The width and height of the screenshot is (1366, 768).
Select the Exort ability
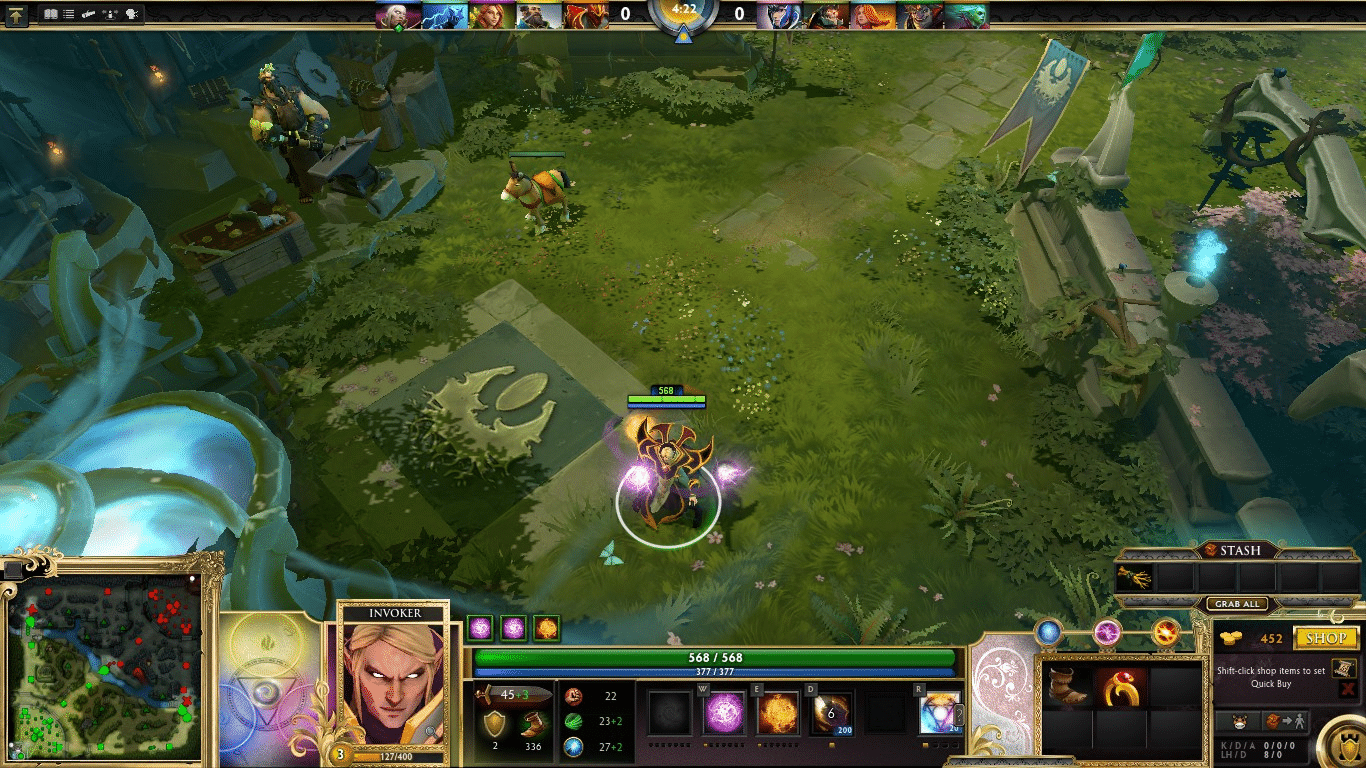[x=778, y=712]
